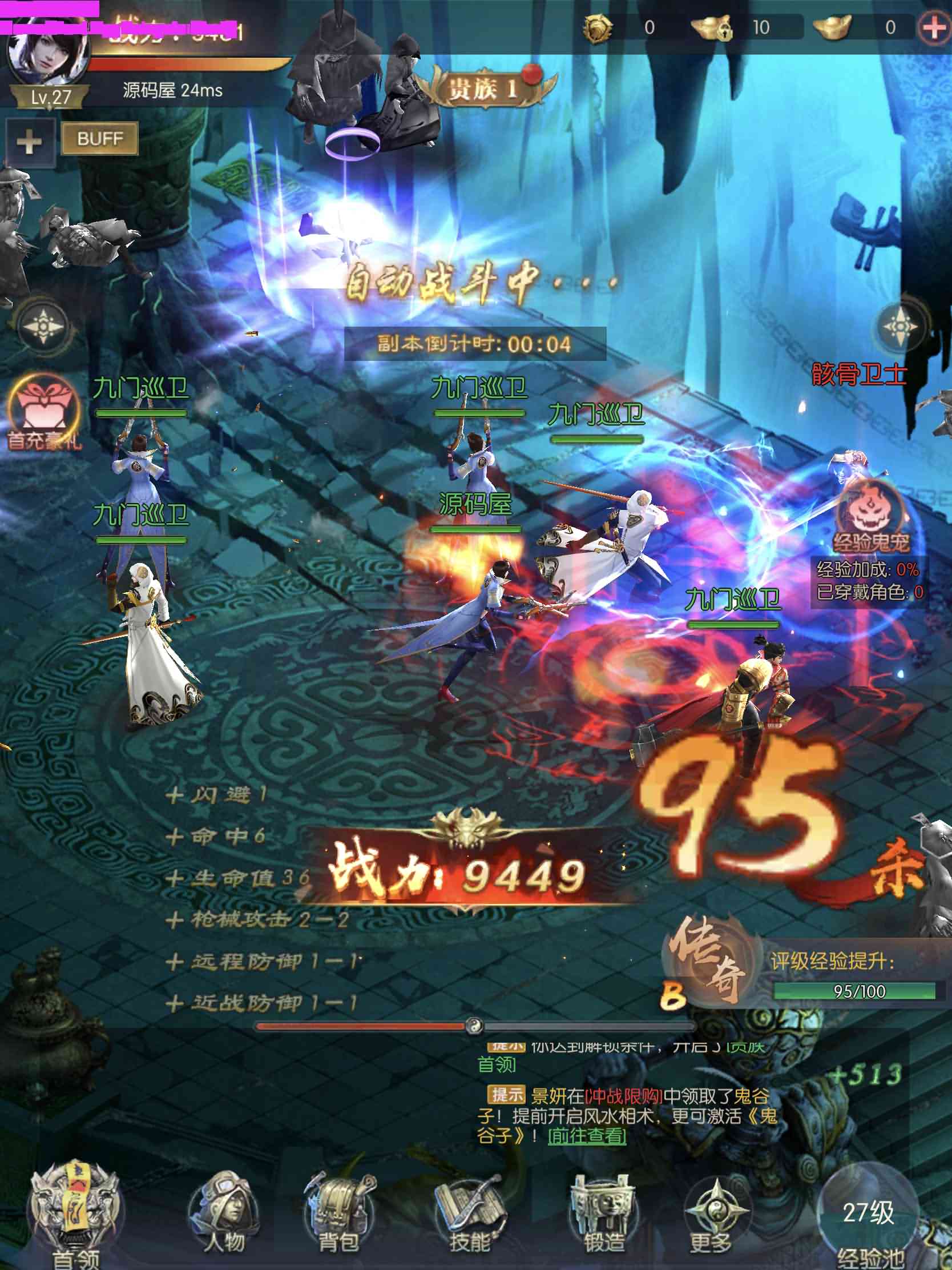952x1270 pixels.
Task: Click the plus button beside BUFF
Action: (29, 142)
